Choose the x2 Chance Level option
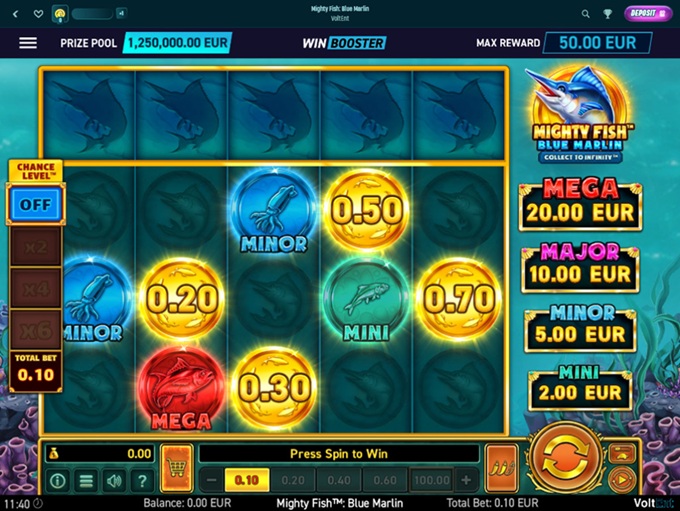 [36, 246]
